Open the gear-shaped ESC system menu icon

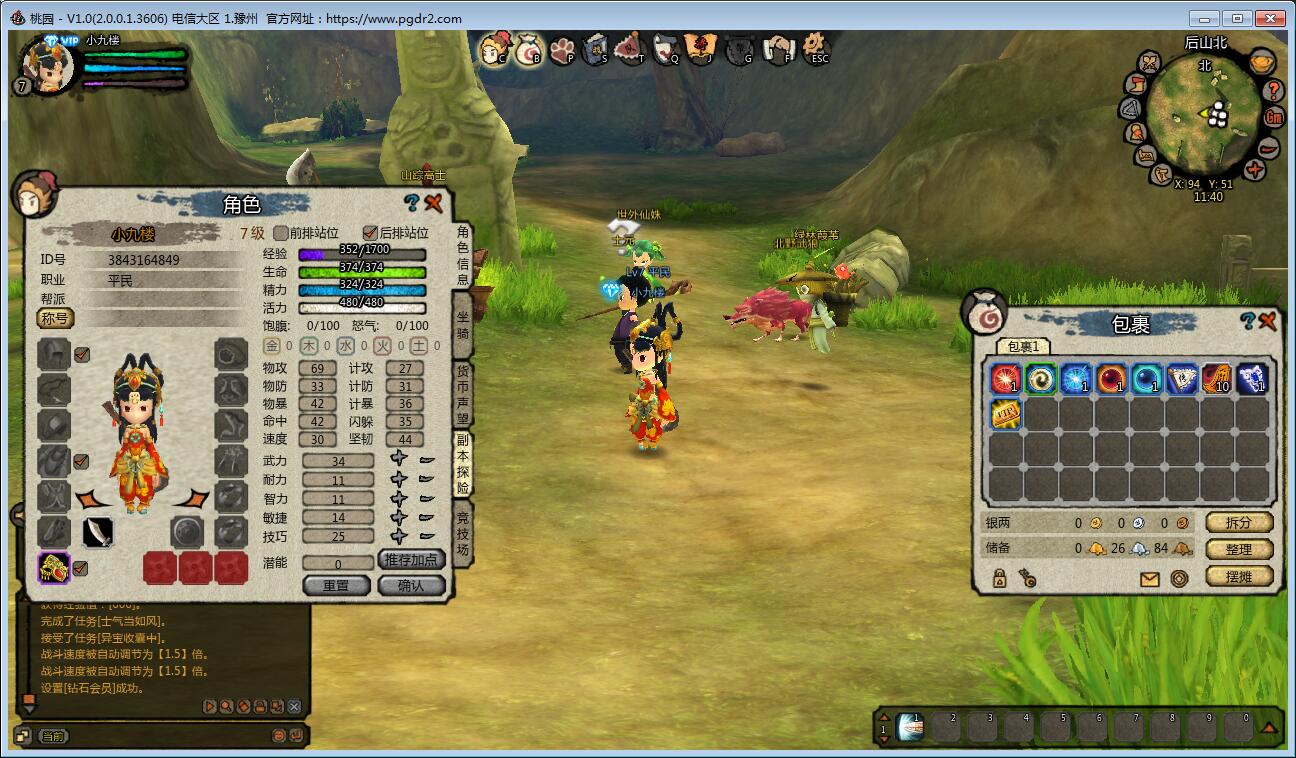pos(817,46)
